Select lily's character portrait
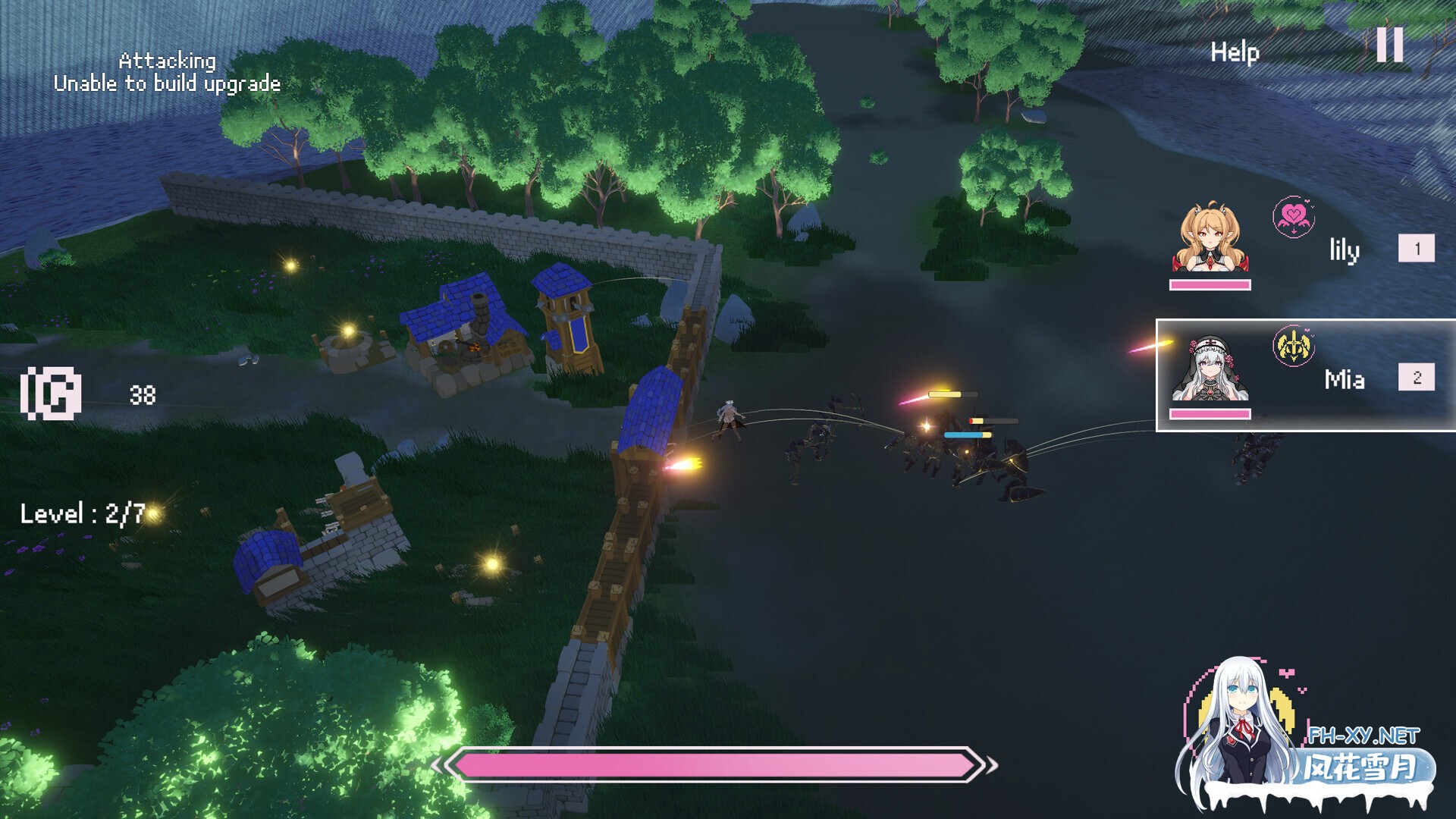The width and height of the screenshot is (1456, 819). 1210,237
